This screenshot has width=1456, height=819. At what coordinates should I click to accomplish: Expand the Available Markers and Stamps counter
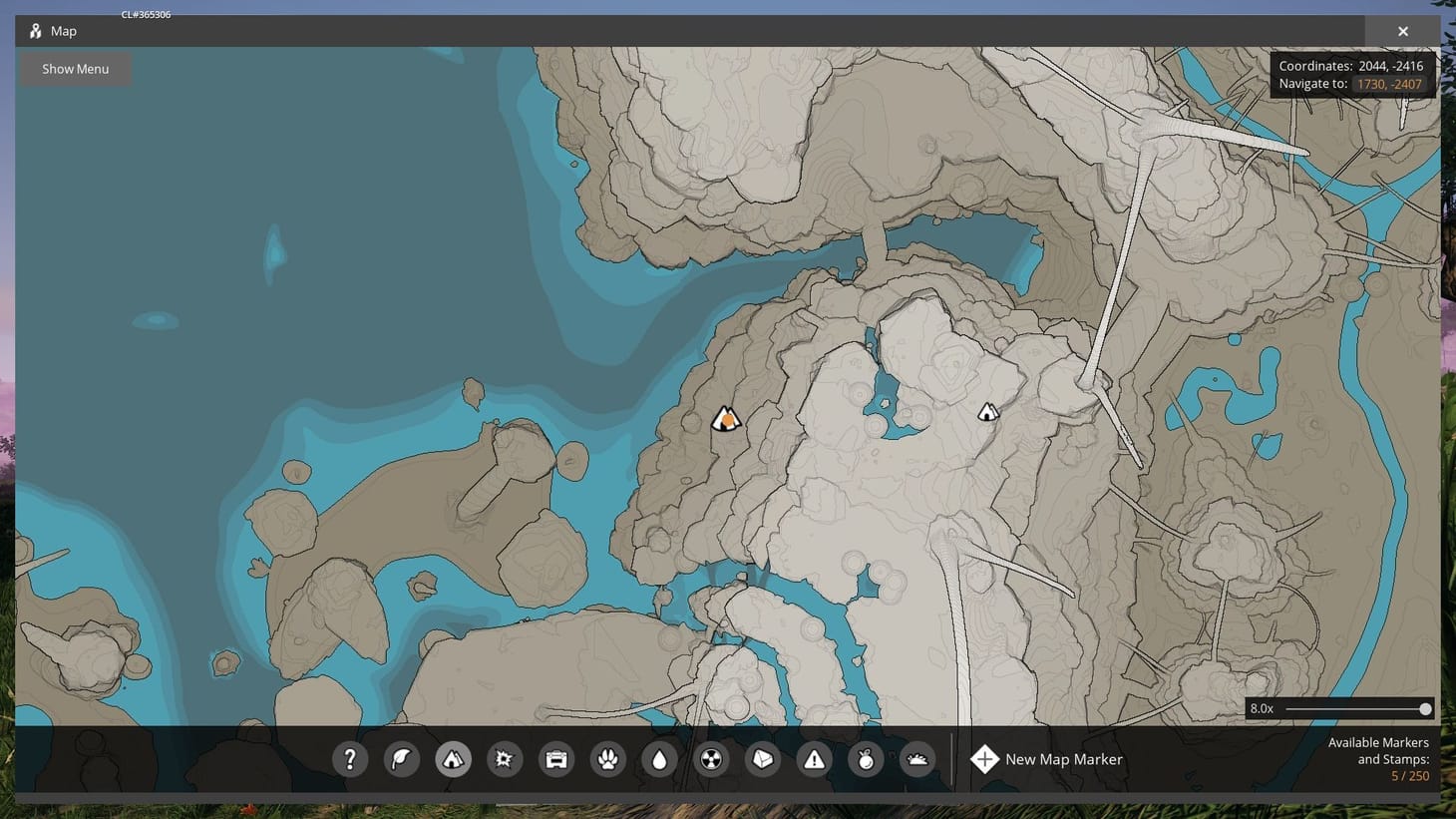pos(1379,758)
